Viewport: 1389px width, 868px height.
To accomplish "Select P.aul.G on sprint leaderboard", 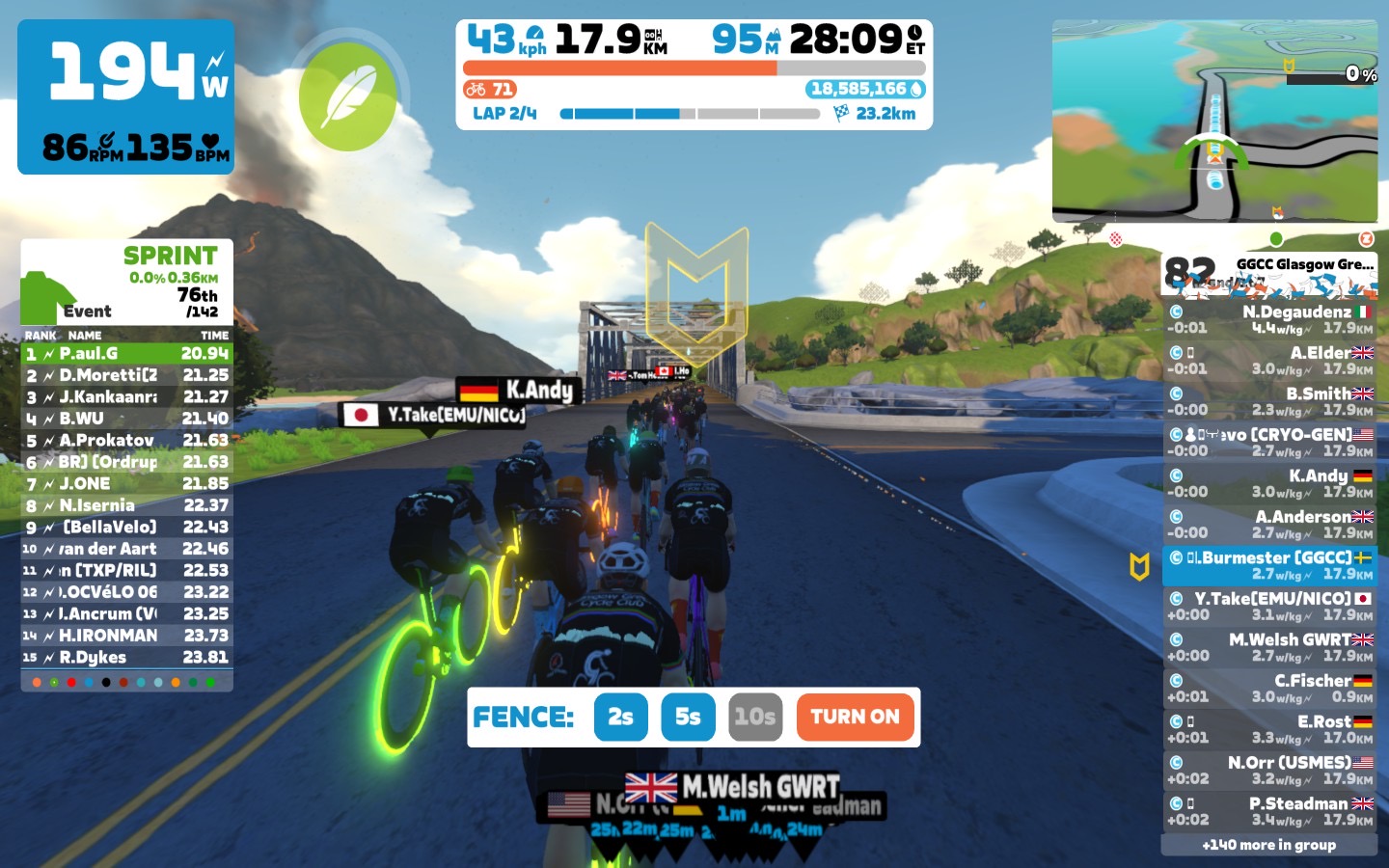I will point(126,354).
